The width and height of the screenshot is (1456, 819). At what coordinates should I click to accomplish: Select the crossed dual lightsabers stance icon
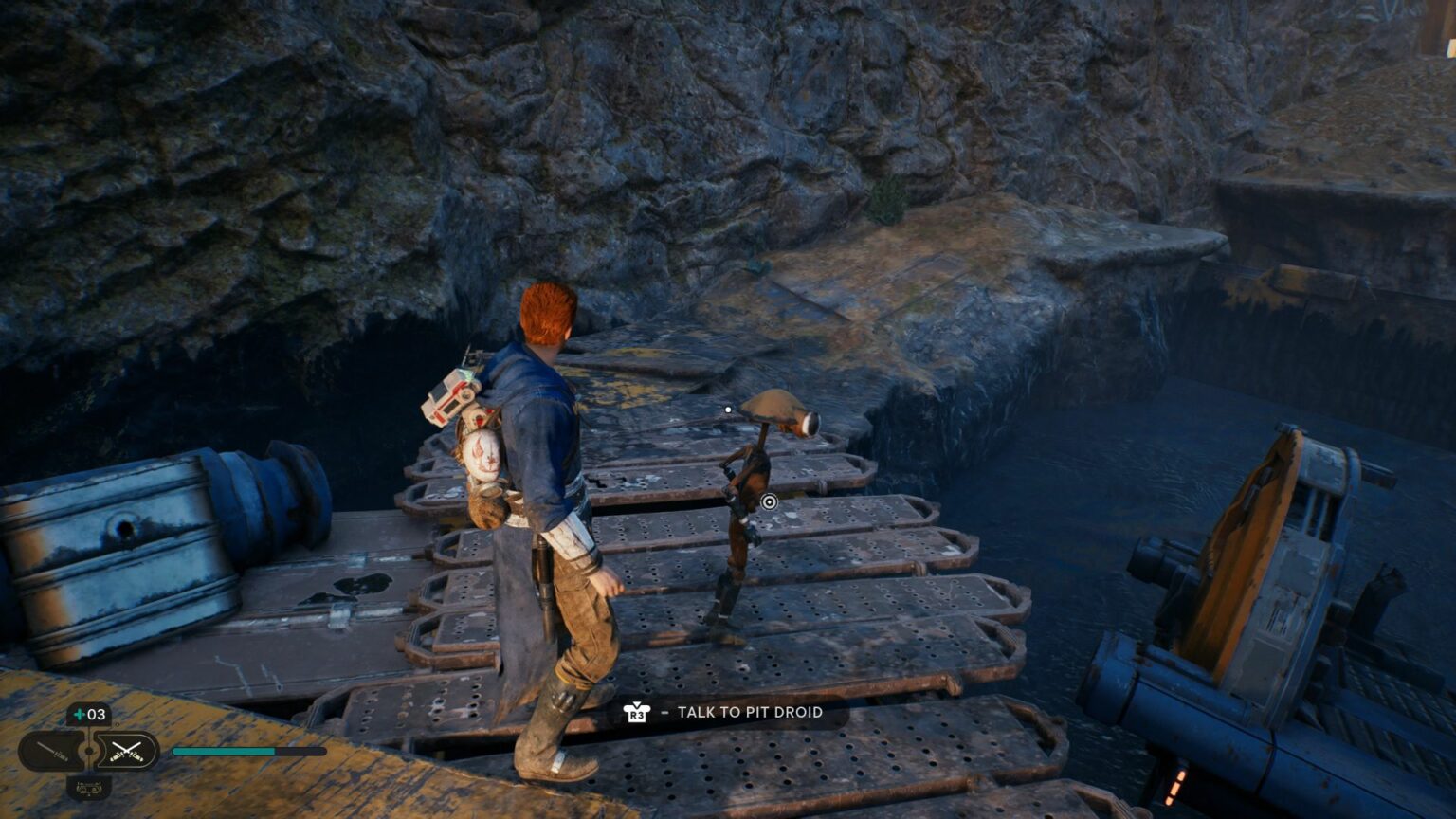point(126,751)
